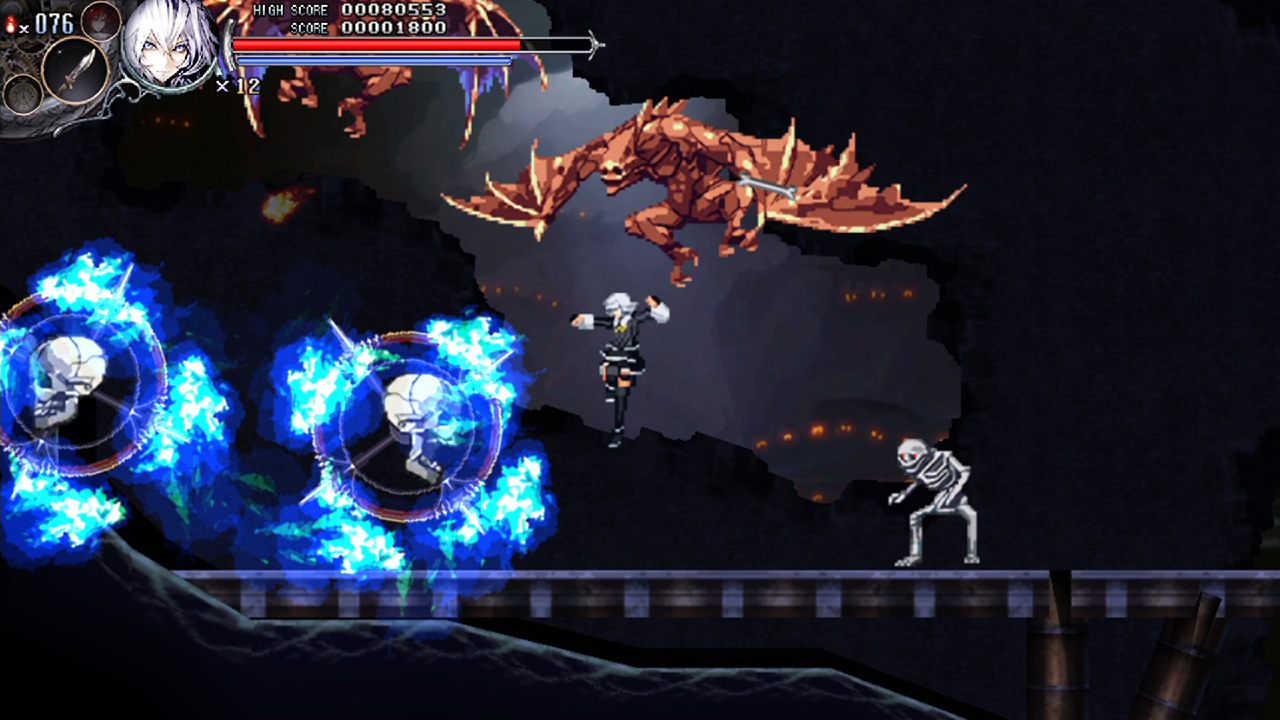The image size is (1280, 720).
Task: Click the sword-tip end of the boss bar
Action: [597, 44]
